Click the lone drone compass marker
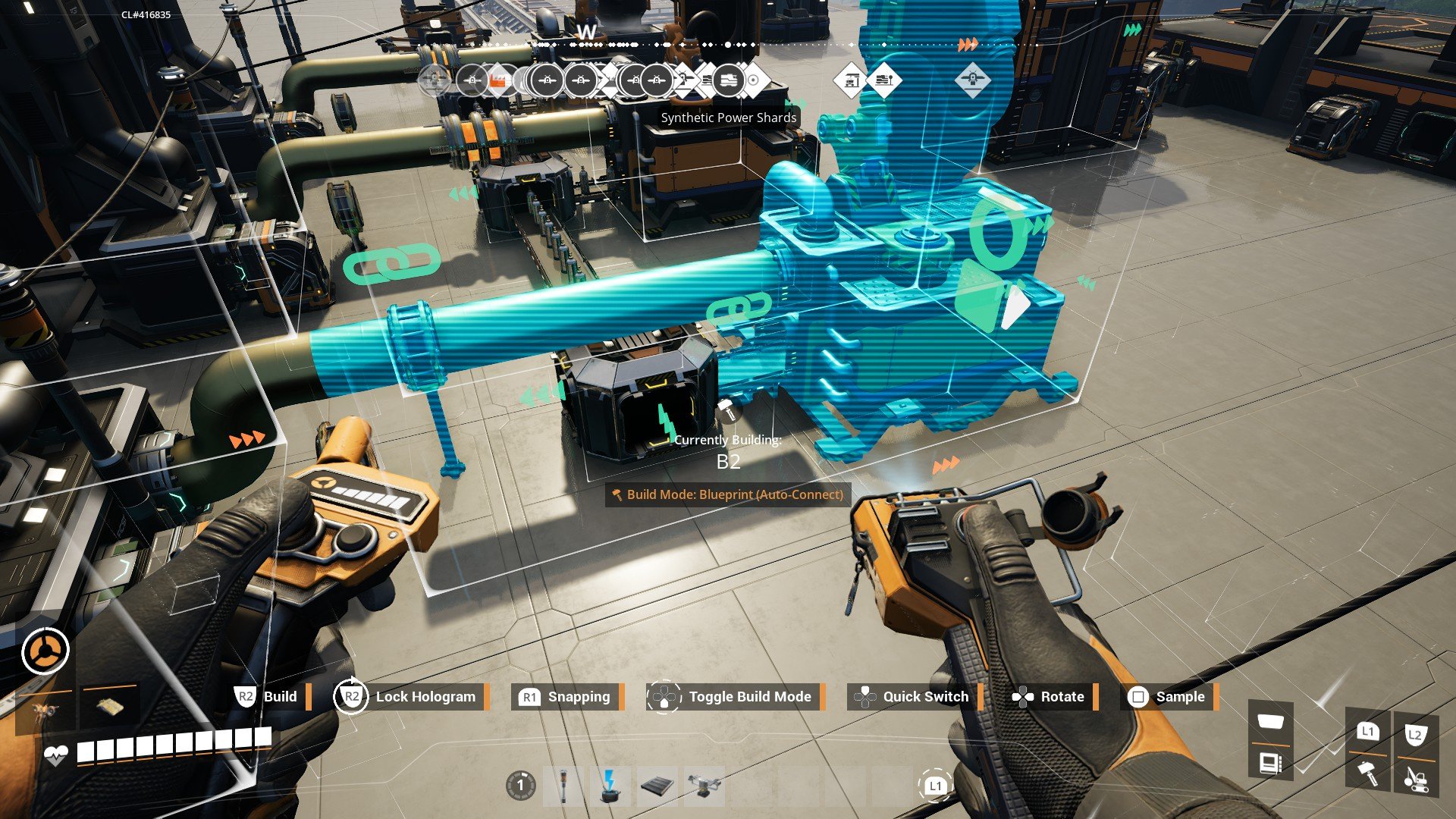 point(972,79)
